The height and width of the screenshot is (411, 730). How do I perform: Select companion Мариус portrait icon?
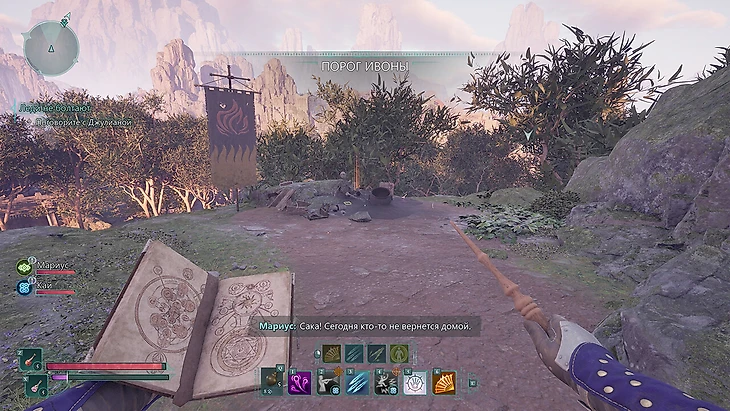coord(24,267)
